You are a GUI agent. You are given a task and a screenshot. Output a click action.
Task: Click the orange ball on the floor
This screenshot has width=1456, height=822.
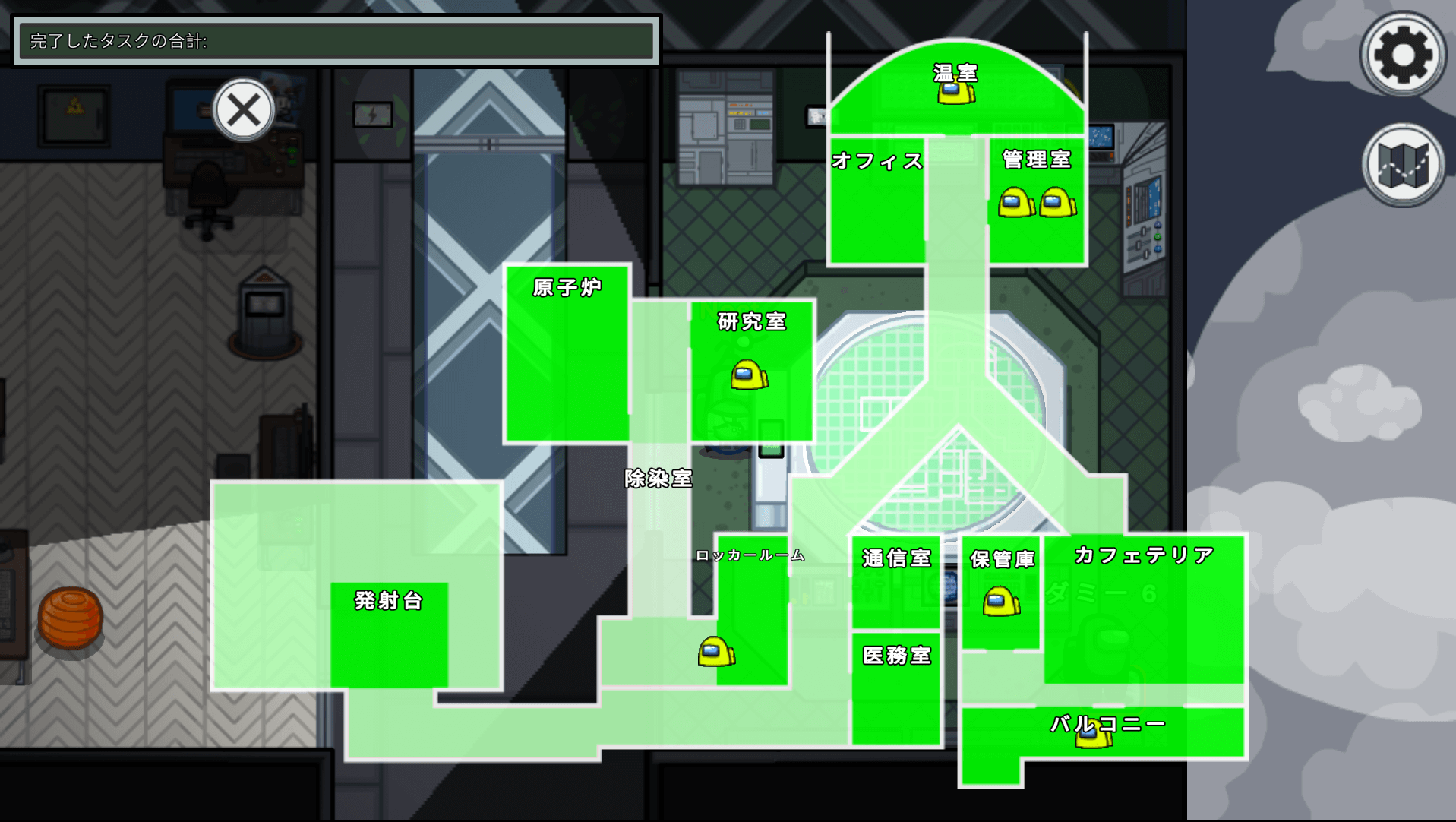tap(70, 617)
